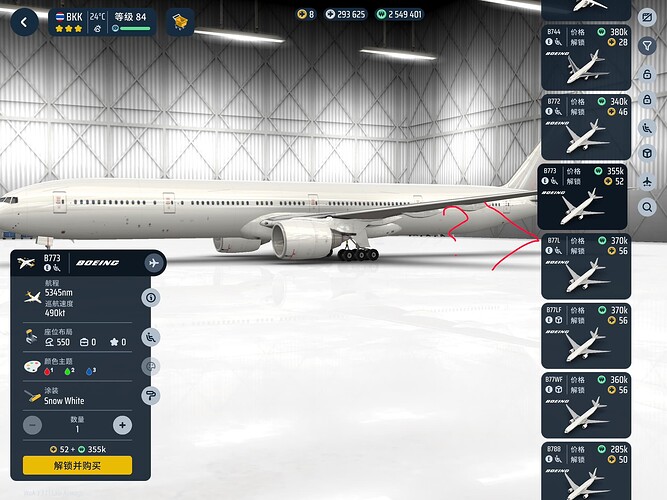The height and width of the screenshot is (500, 667).
Task: Select the B77L aircraft card
Action: (585, 266)
